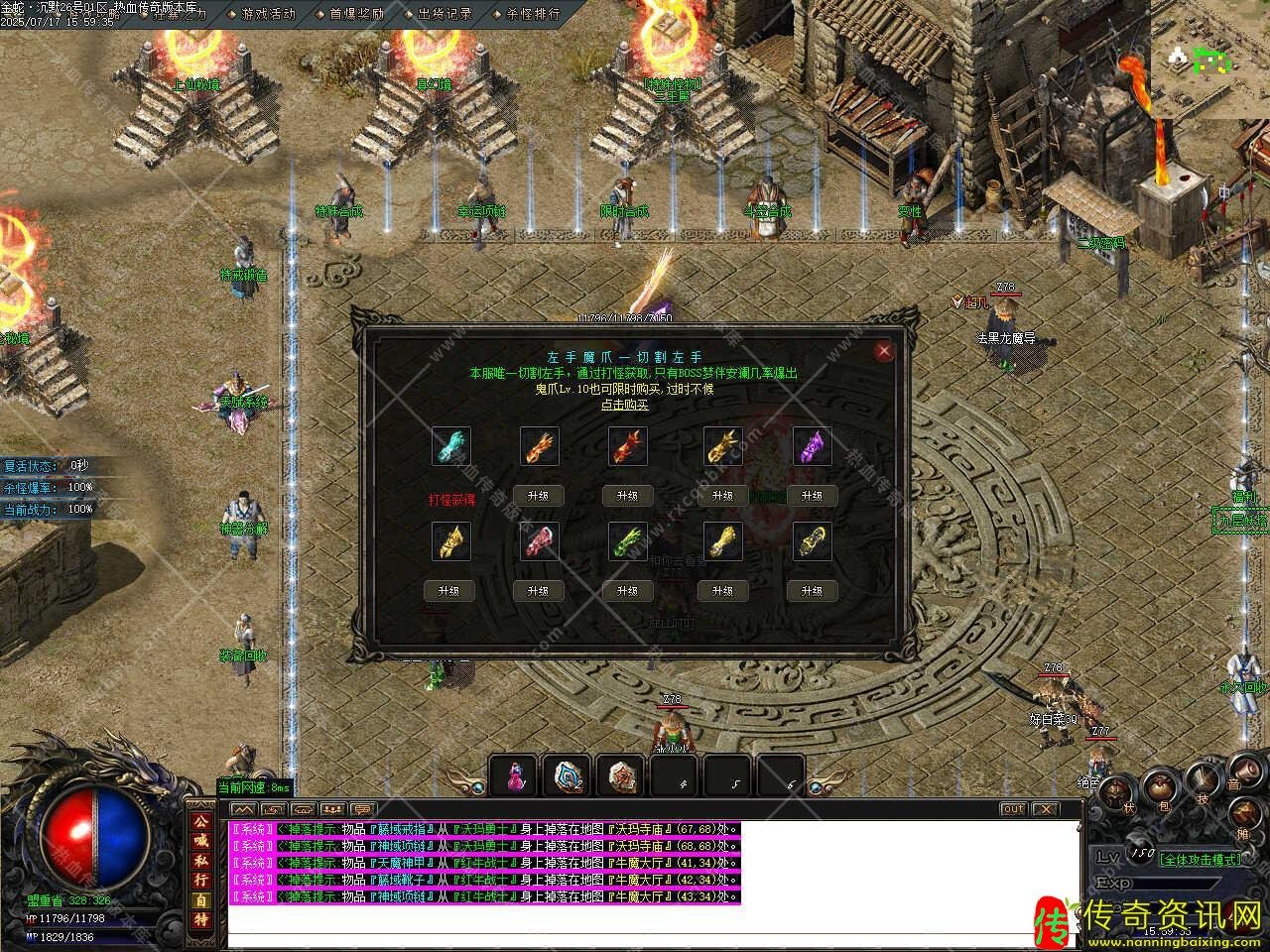This screenshot has height=952, width=1270.
Task: Open the 出货记录 menu
Action: pos(444,14)
